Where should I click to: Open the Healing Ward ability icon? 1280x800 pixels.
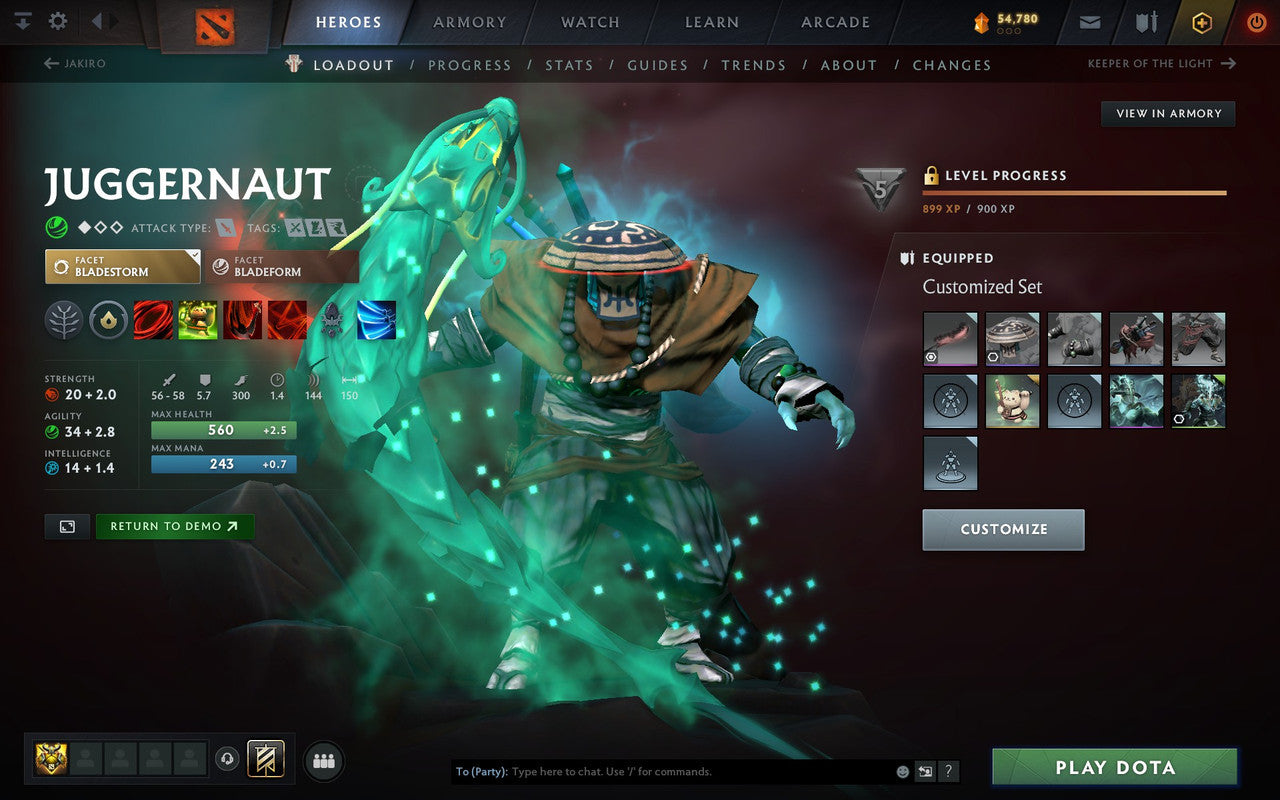click(196, 320)
